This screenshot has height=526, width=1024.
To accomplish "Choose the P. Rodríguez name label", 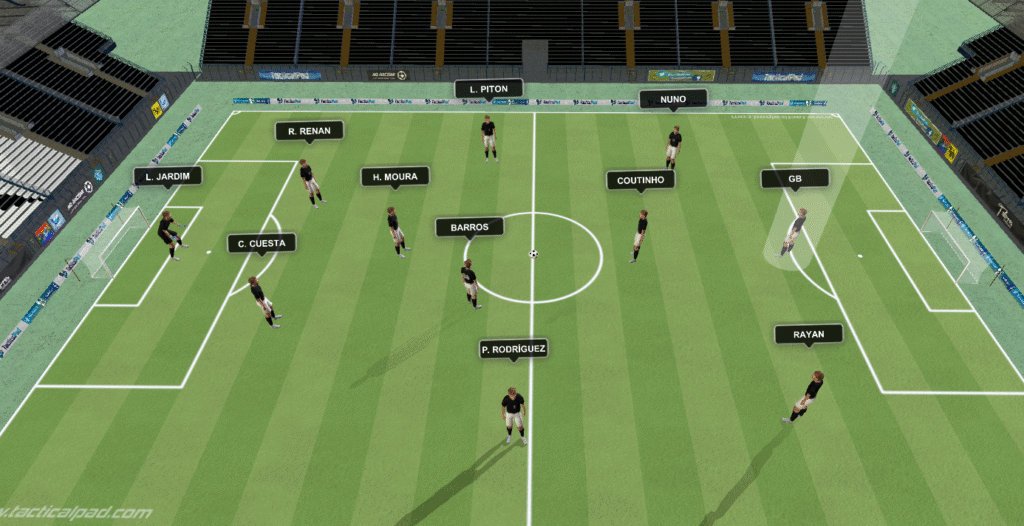I will pyautogui.click(x=514, y=349).
